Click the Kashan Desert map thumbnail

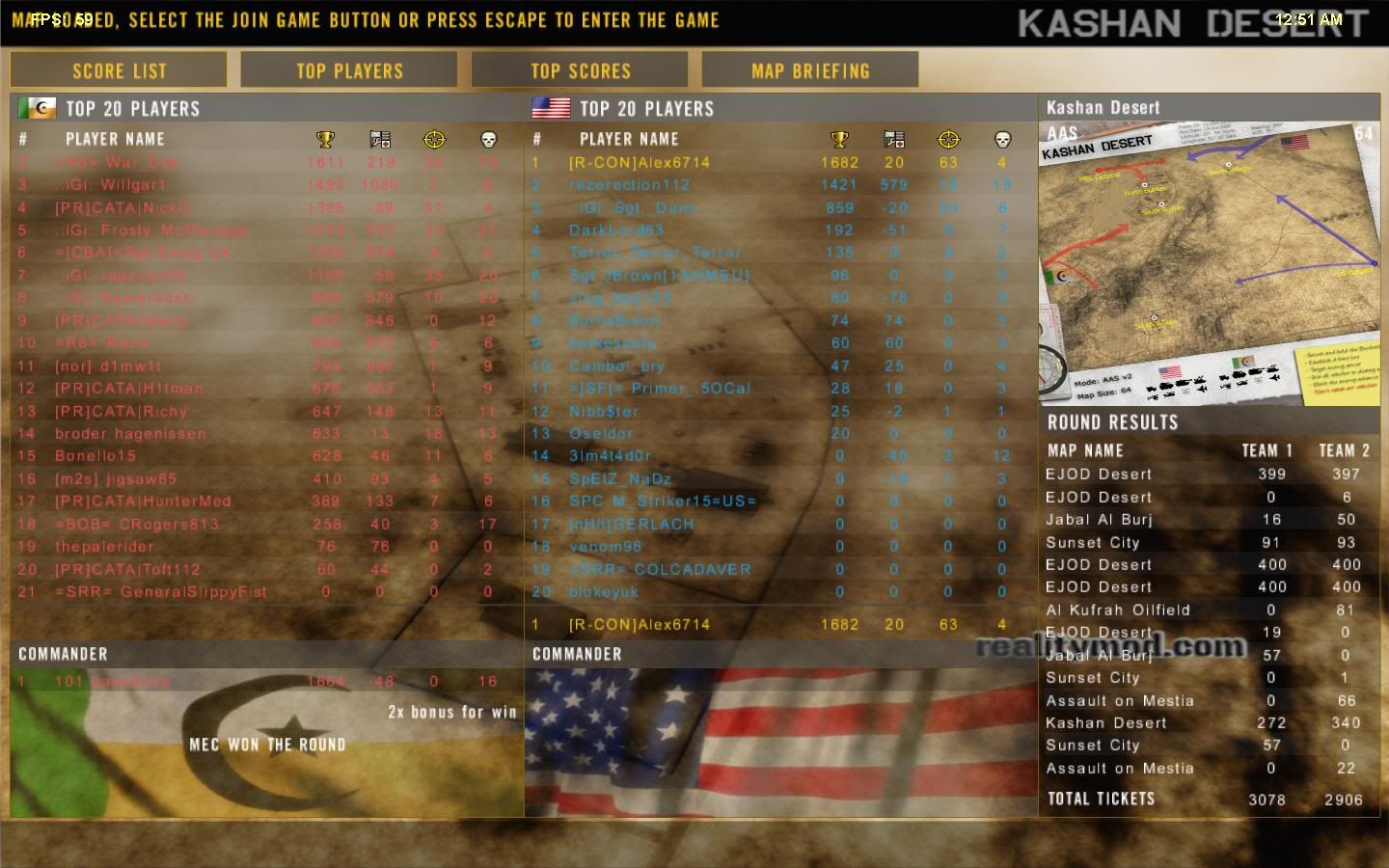(x=1210, y=262)
